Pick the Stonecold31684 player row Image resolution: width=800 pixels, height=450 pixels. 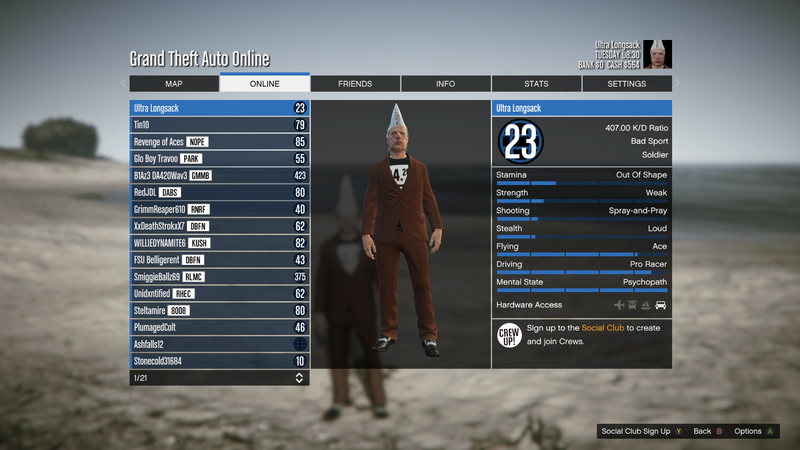click(x=219, y=361)
